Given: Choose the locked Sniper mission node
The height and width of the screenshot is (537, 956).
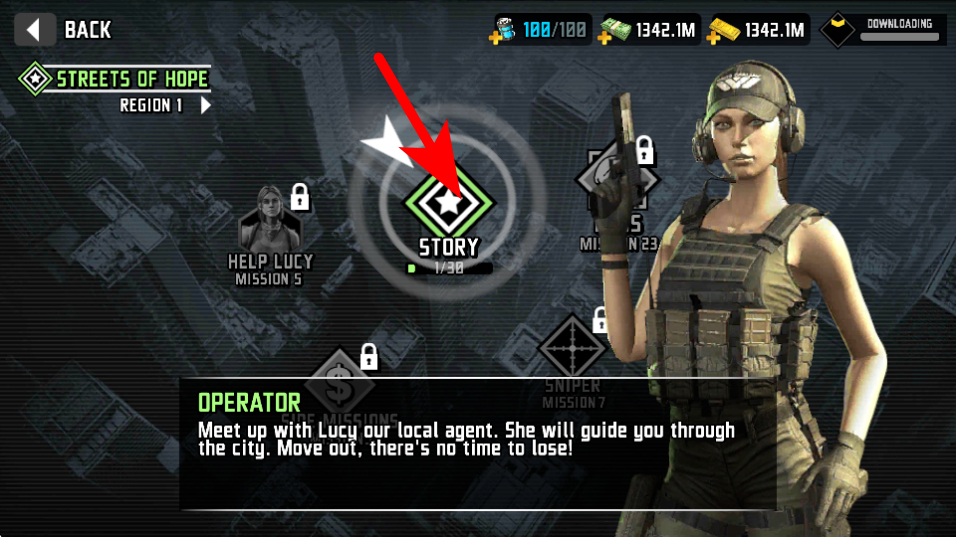Looking at the screenshot, I should 572,348.
